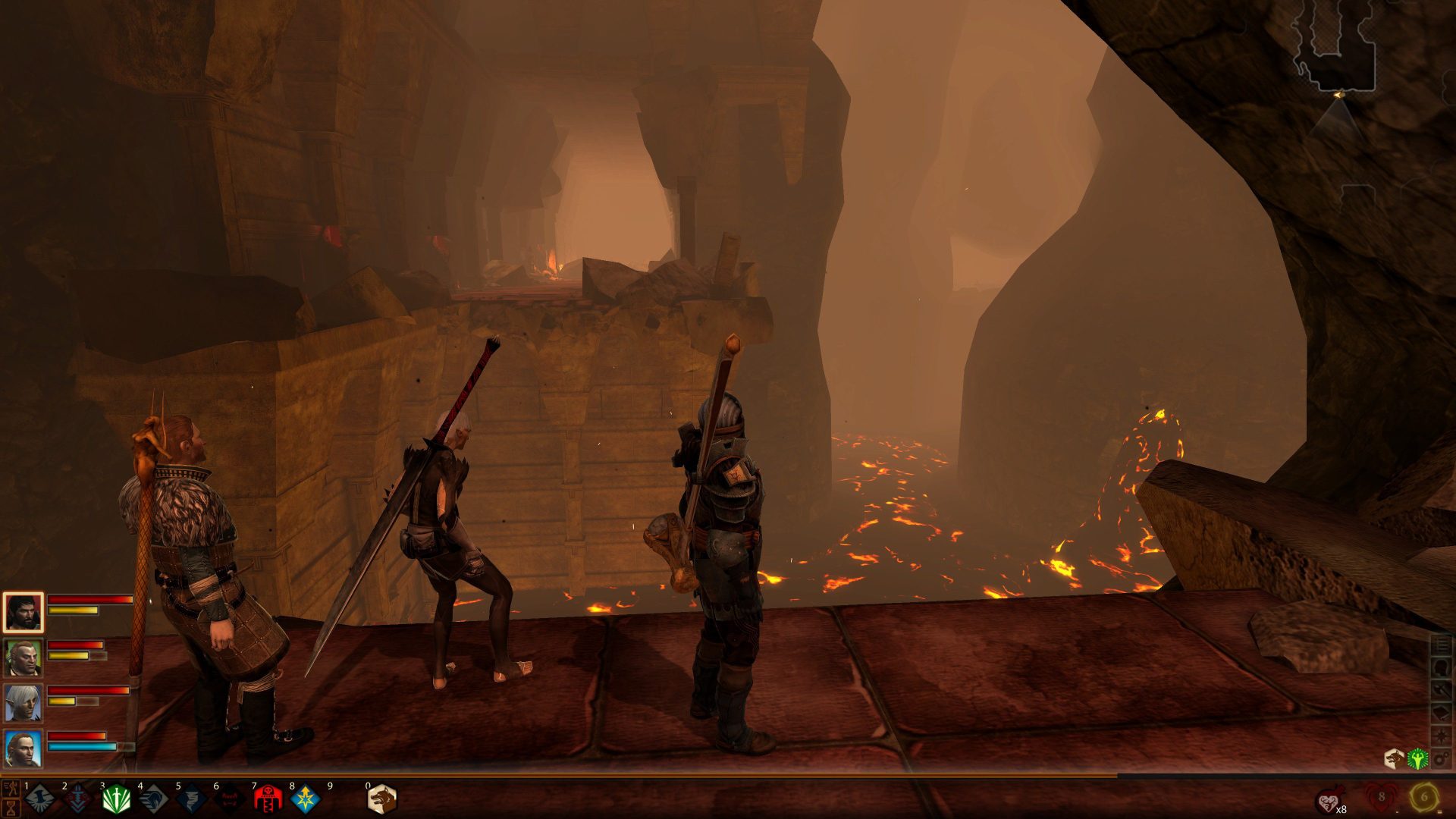Activate the red fanged maw ability
Screen dimensions: 1456x819
tap(229, 799)
